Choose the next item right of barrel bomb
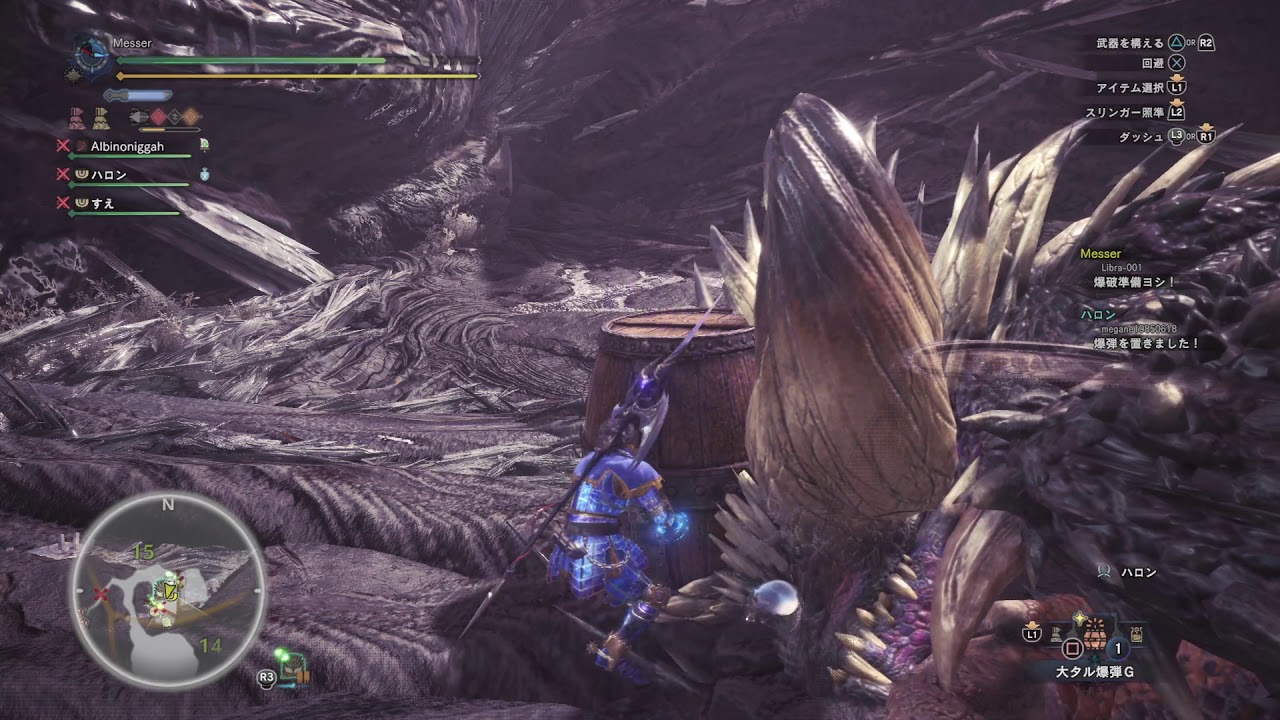This screenshot has height=720, width=1280. tap(1137, 634)
